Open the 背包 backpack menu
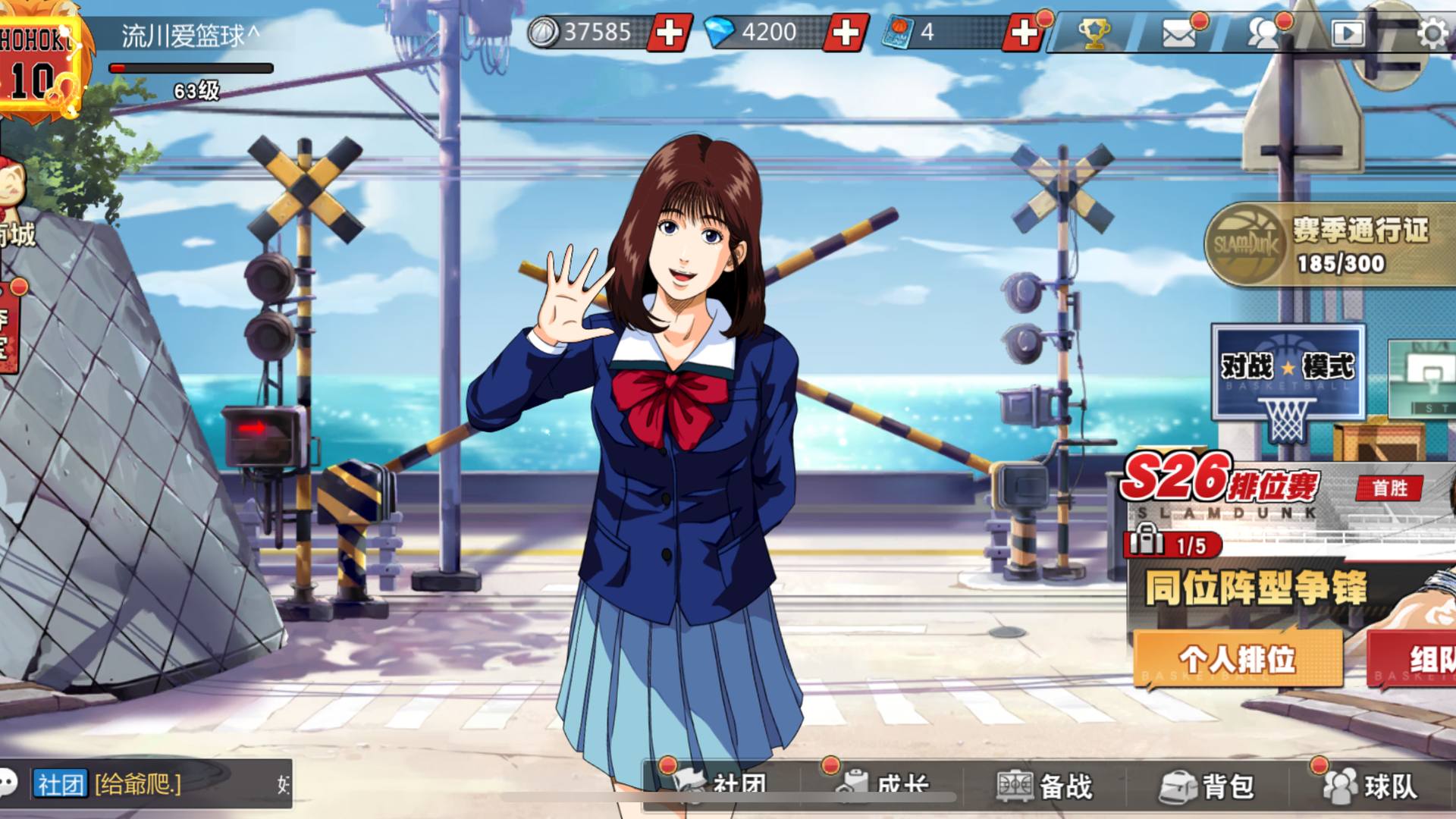 point(1209,786)
